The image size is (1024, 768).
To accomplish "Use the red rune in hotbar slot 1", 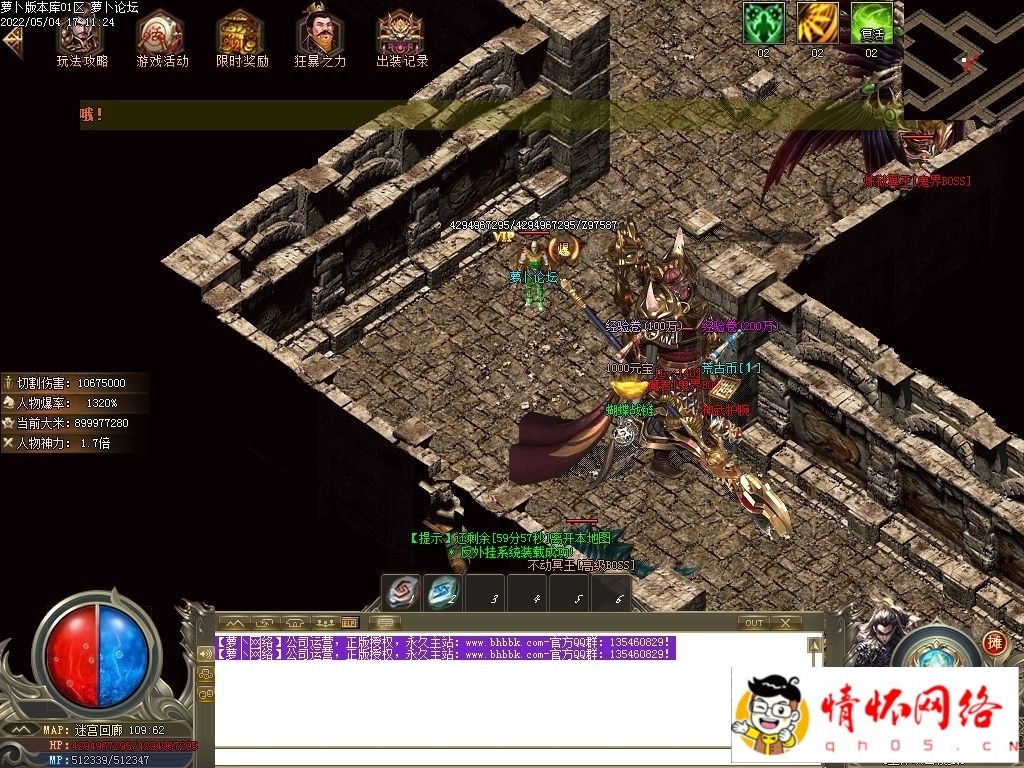I will click(403, 592).
